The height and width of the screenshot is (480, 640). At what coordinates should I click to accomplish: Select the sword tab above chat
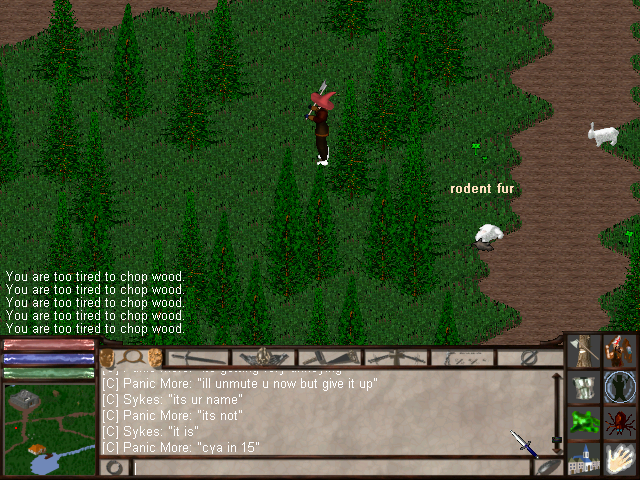tap(199, 357)
